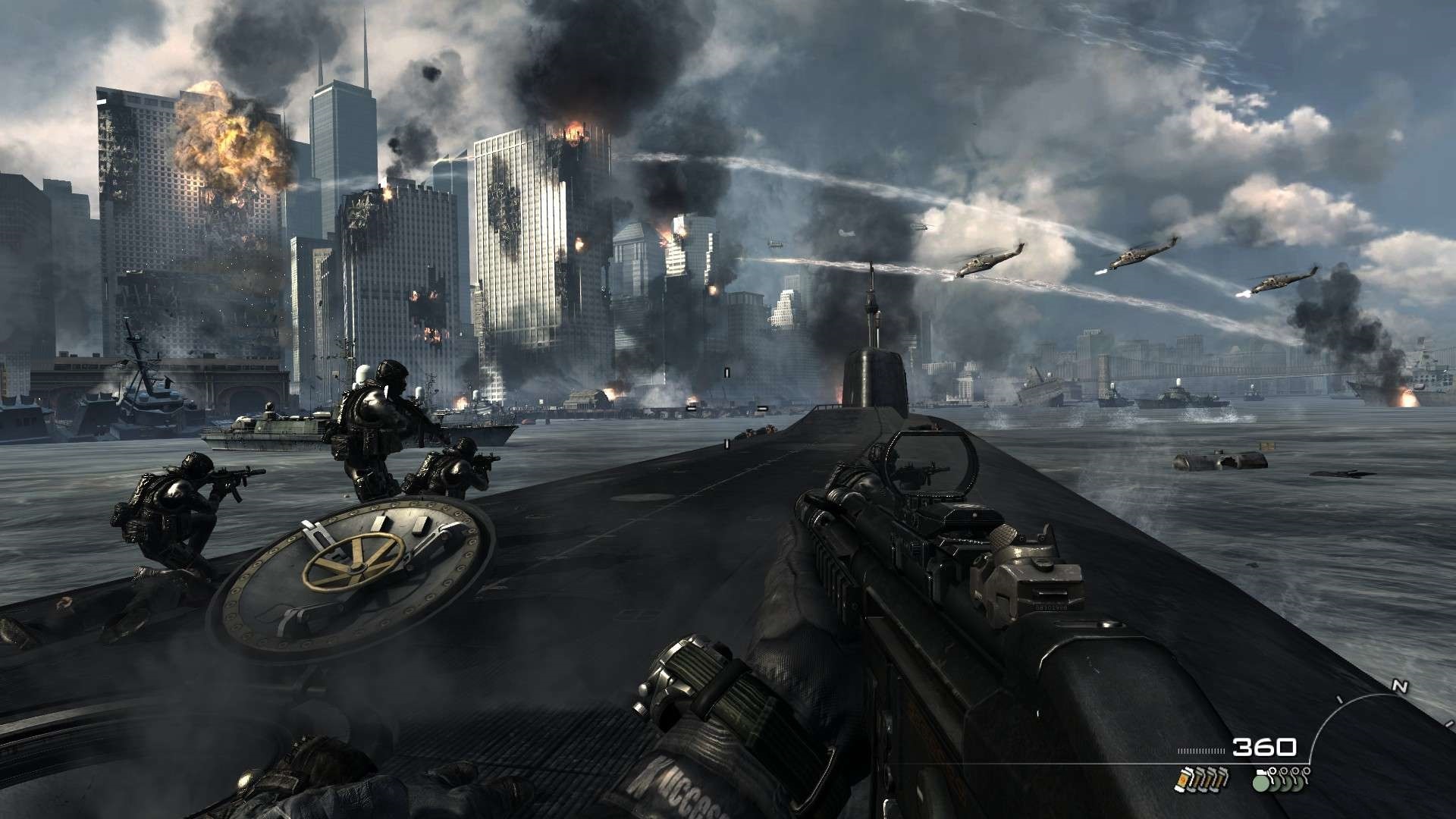Click the compass north marker
The width and height of the screenshot is (1456, 819).
(x=1400, y=687)
